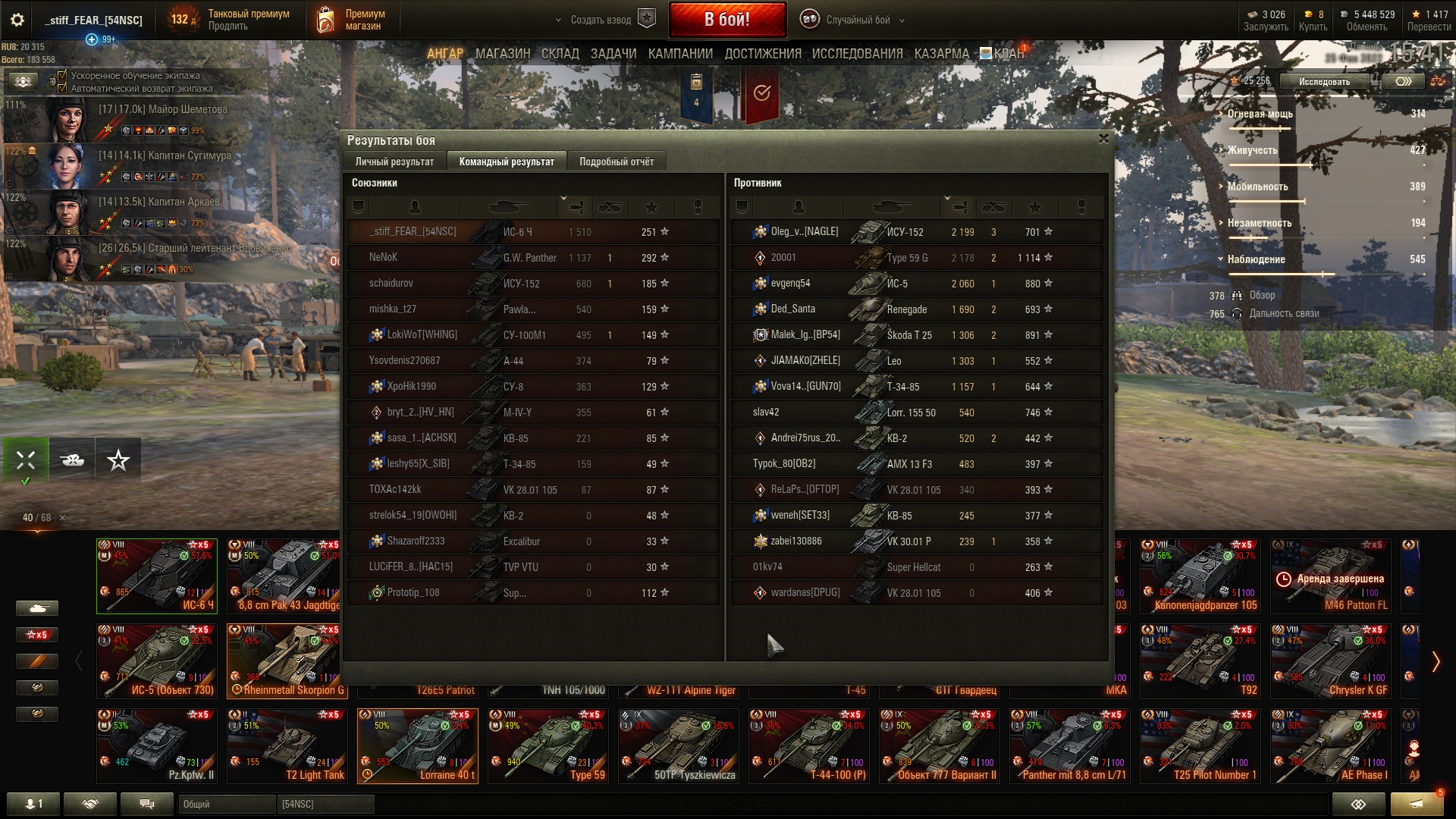The image size is (1456, 819).
Task: Start battle with the red В бой! button
Action: (x=726, y=20)
